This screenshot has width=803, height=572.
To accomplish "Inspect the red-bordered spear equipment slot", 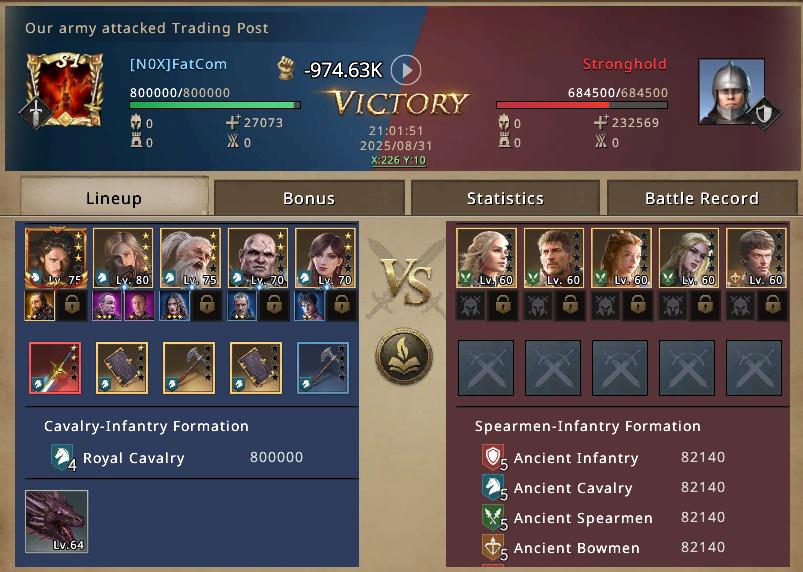I will (55, 368).
